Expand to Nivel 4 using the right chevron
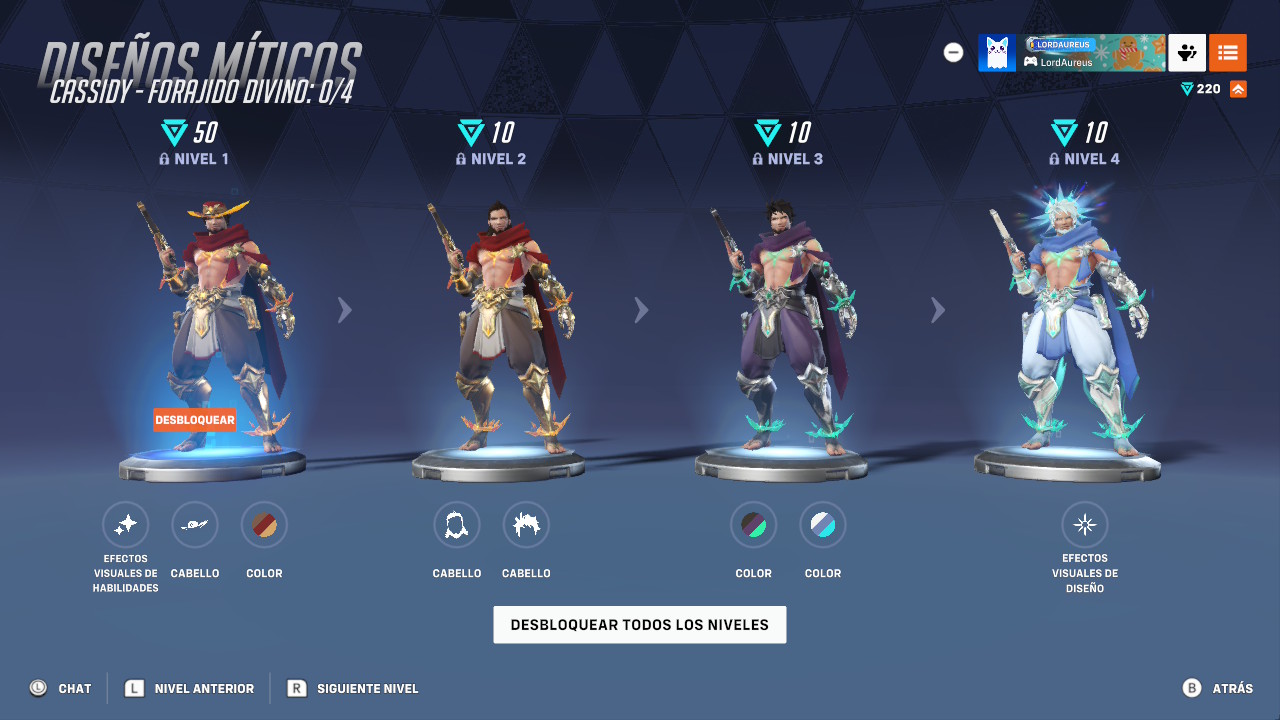Screen dimensions: 1280x720 [x=938, y=310]
